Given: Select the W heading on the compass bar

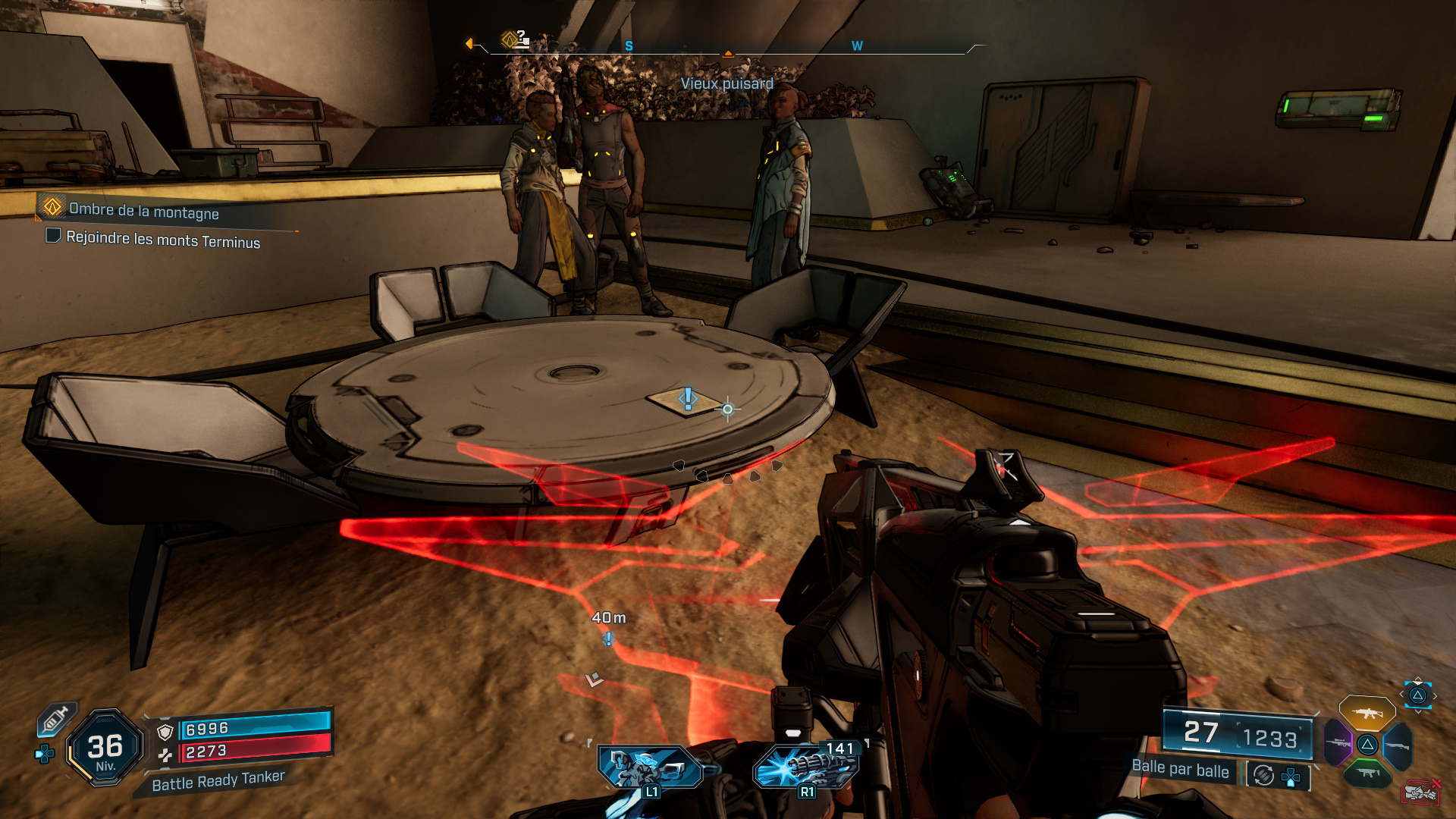Looking at the screenshot, I should point(858,45).
